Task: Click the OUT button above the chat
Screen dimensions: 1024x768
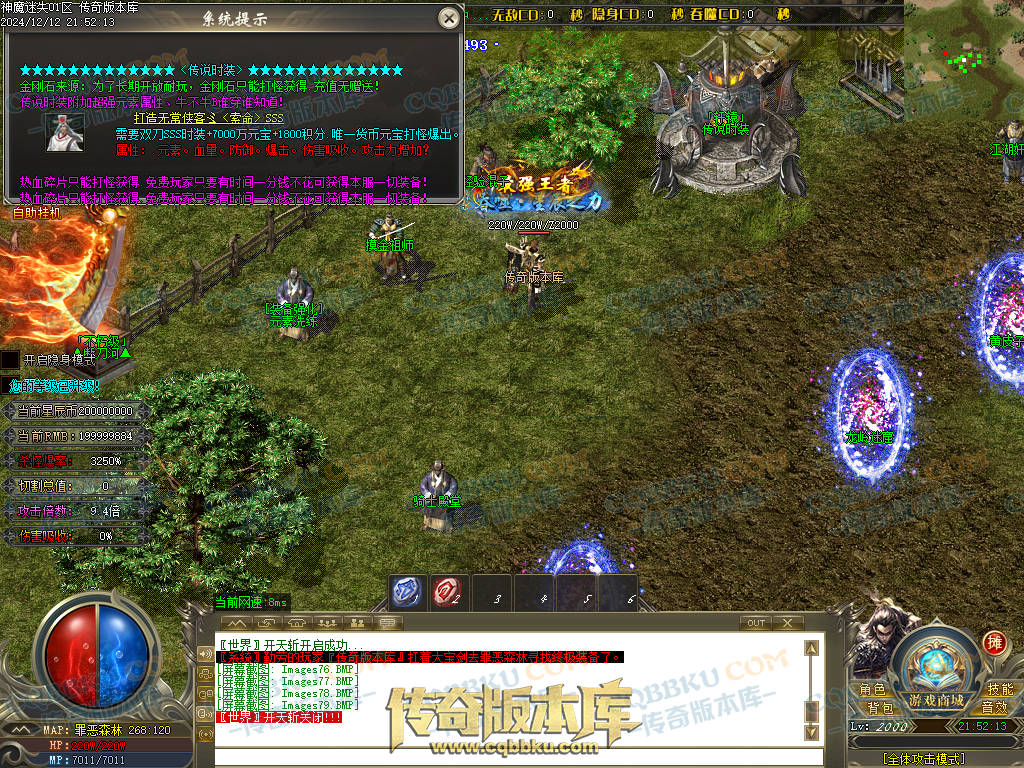Action: click(x=757, y=623)
